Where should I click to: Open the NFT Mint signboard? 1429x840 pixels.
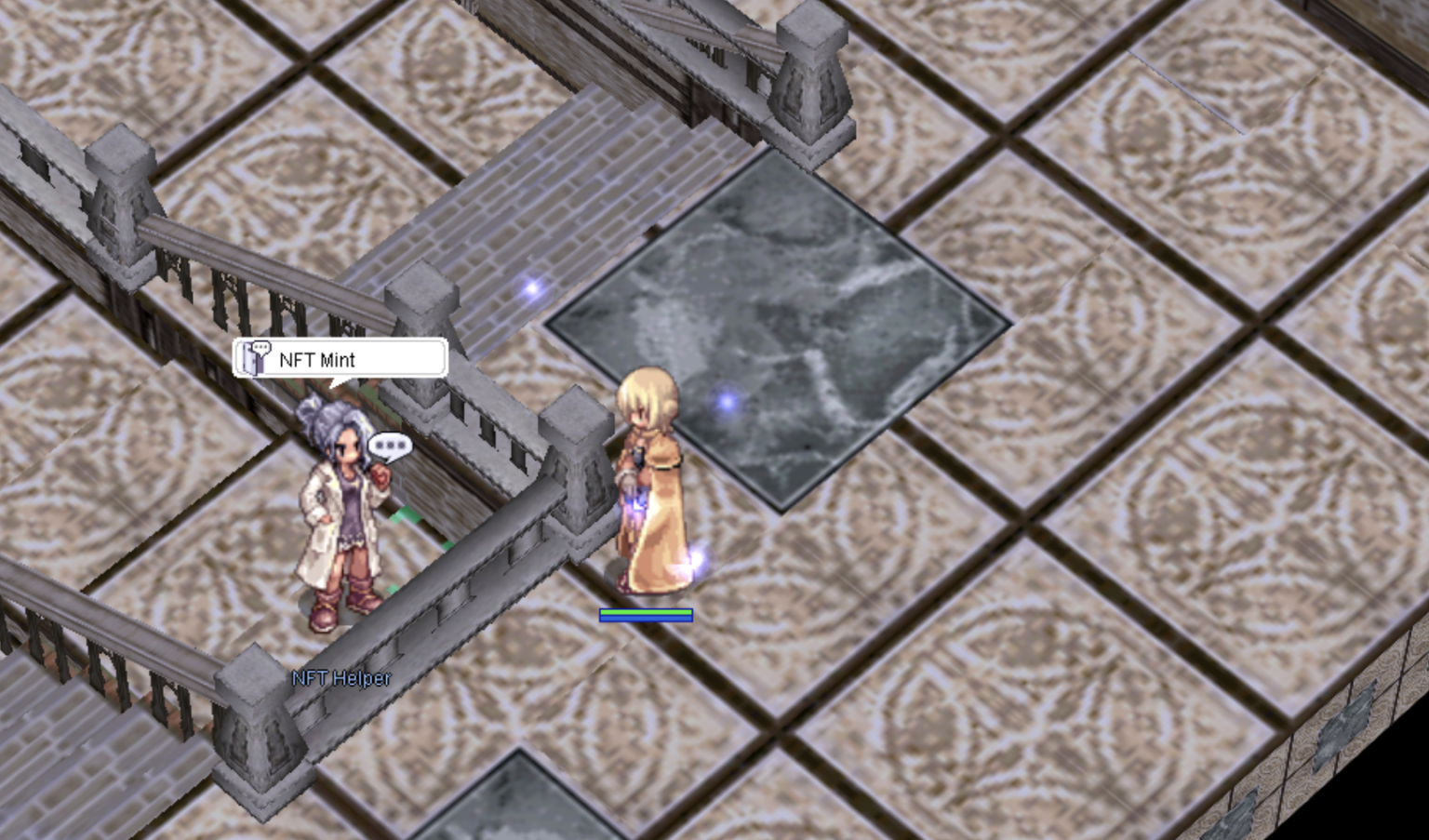340,359
